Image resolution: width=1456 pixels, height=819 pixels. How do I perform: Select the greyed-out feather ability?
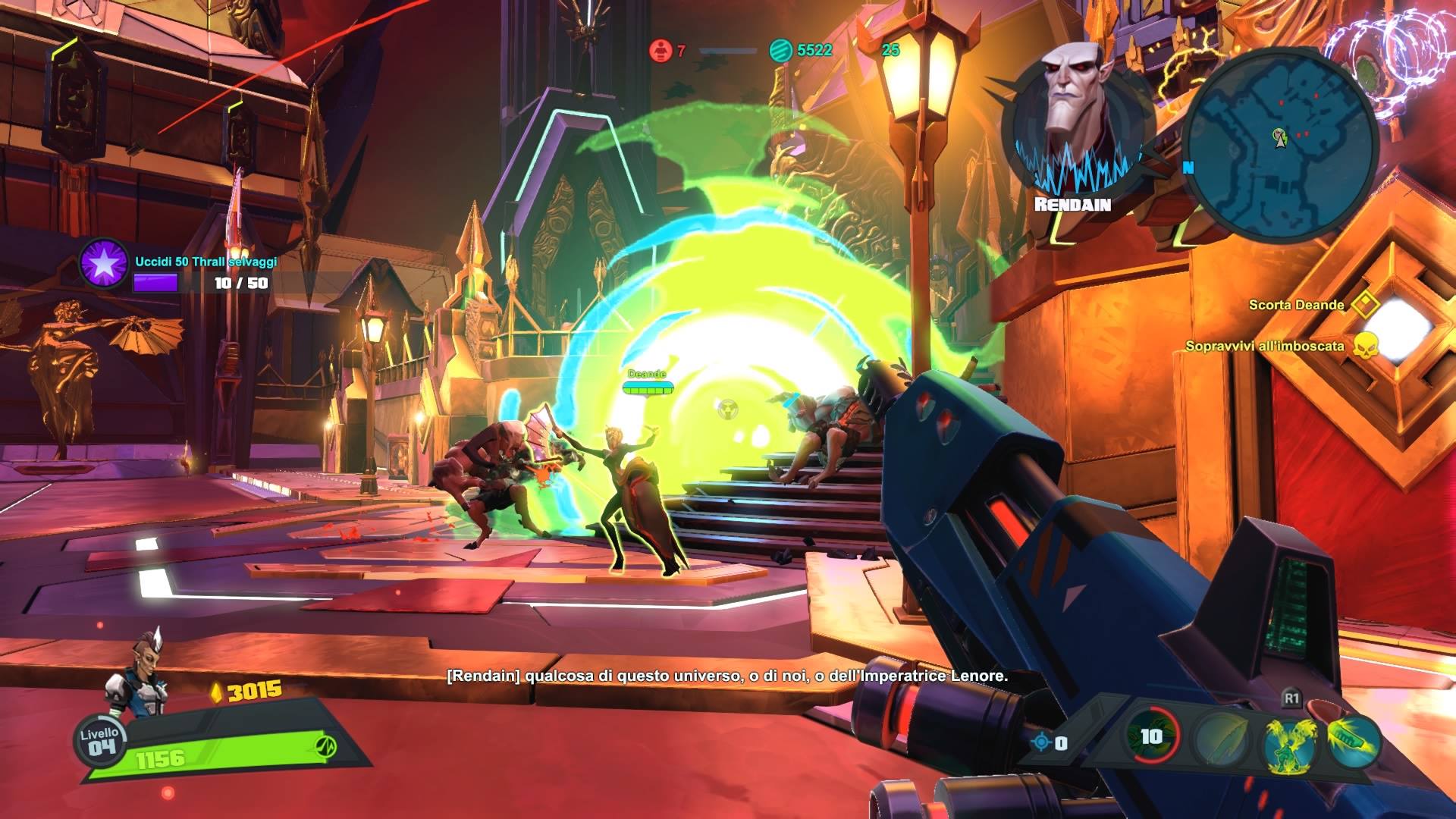click(1221, 740)
